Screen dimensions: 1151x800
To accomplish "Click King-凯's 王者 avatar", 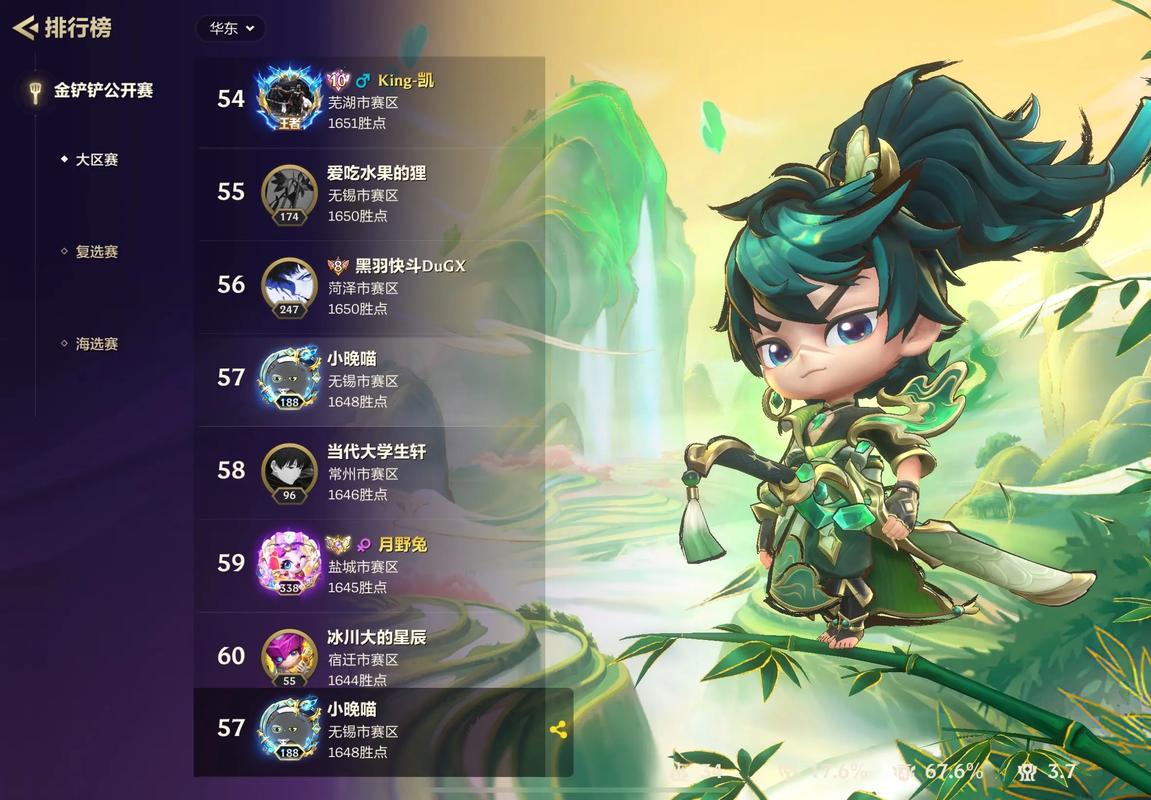I will tap(289, 99).
